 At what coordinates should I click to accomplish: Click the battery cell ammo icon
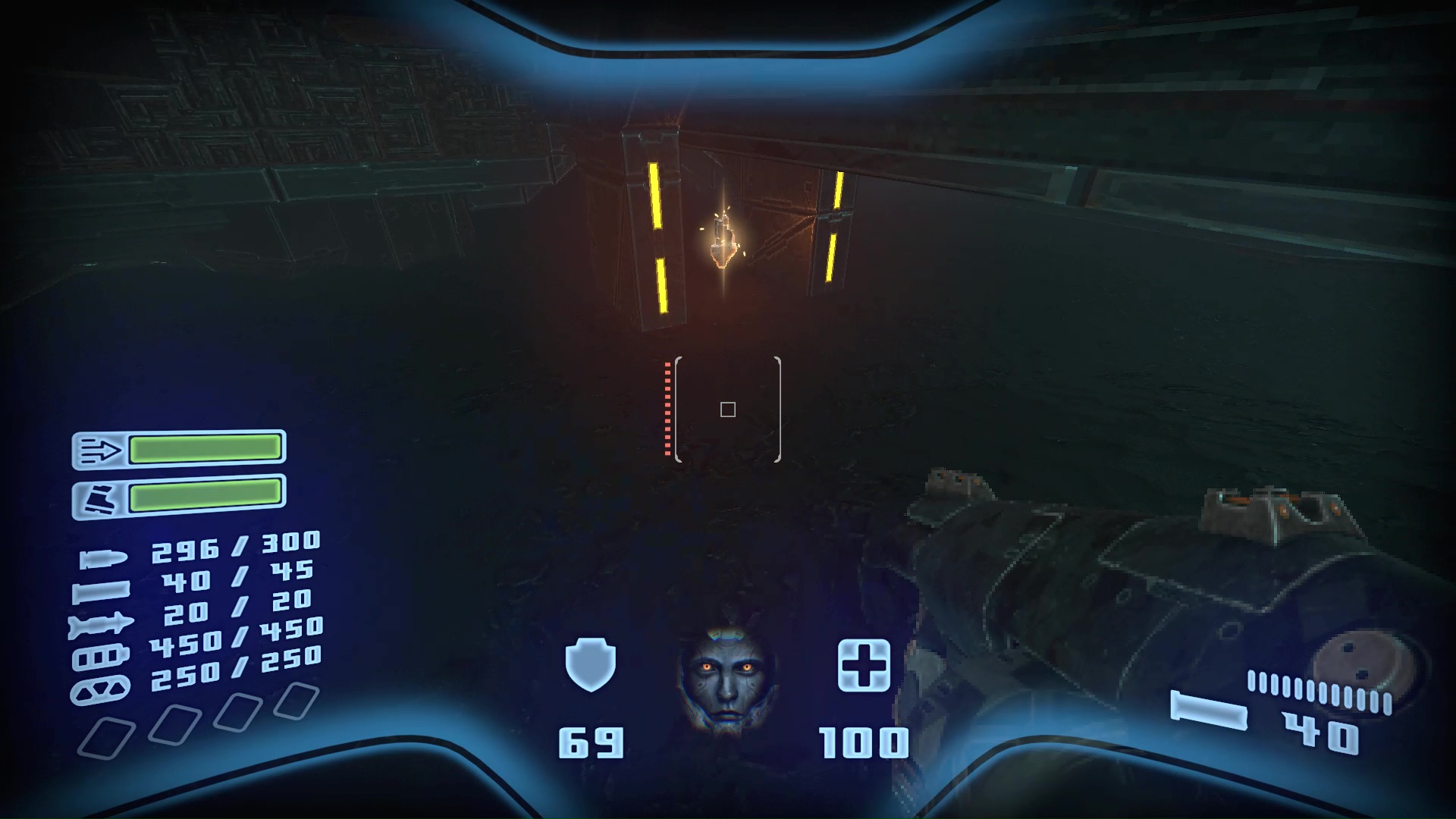click(x=101, y=658)
